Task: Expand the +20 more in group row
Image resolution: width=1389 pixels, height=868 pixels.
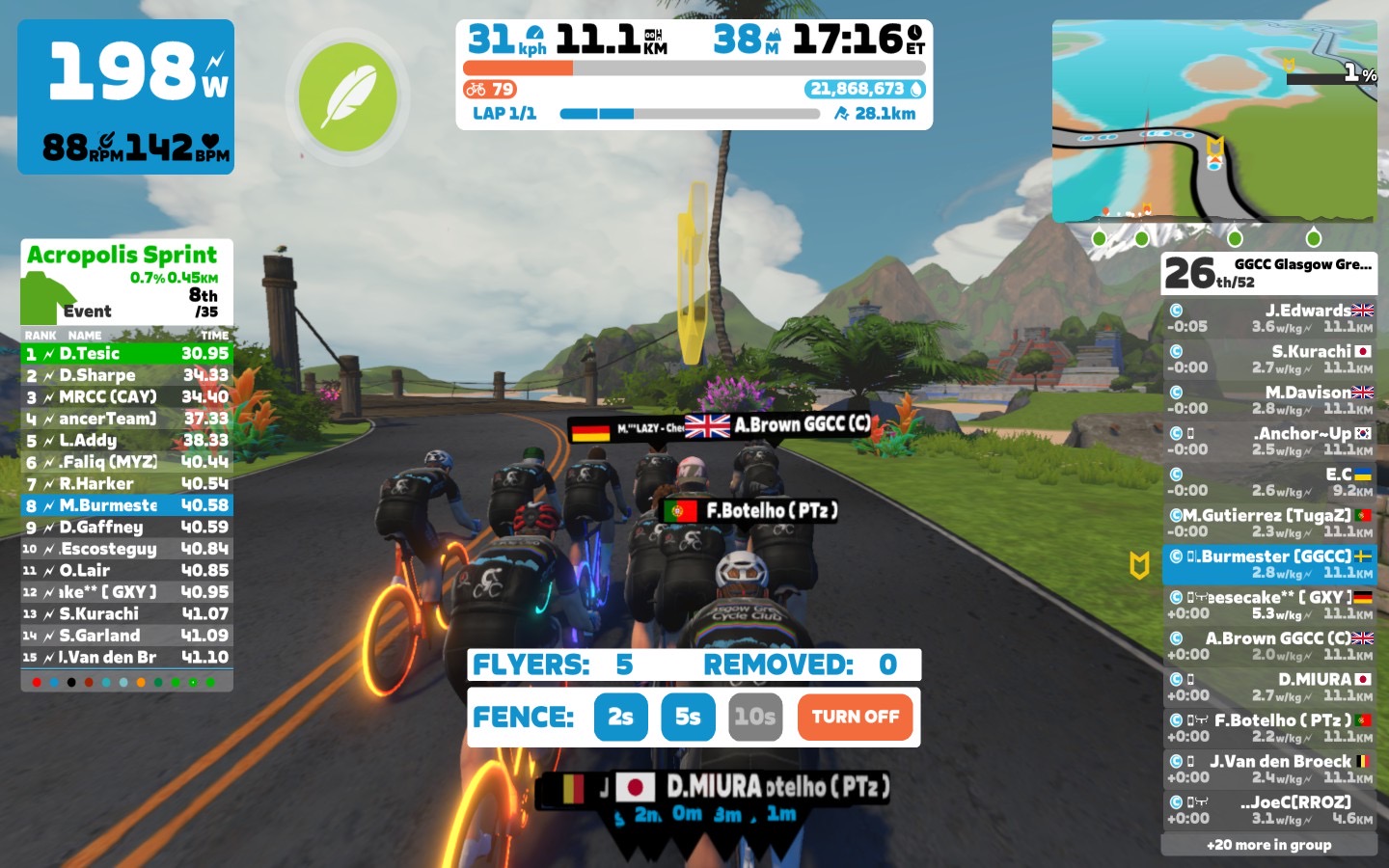Action: click(1268, 845)
